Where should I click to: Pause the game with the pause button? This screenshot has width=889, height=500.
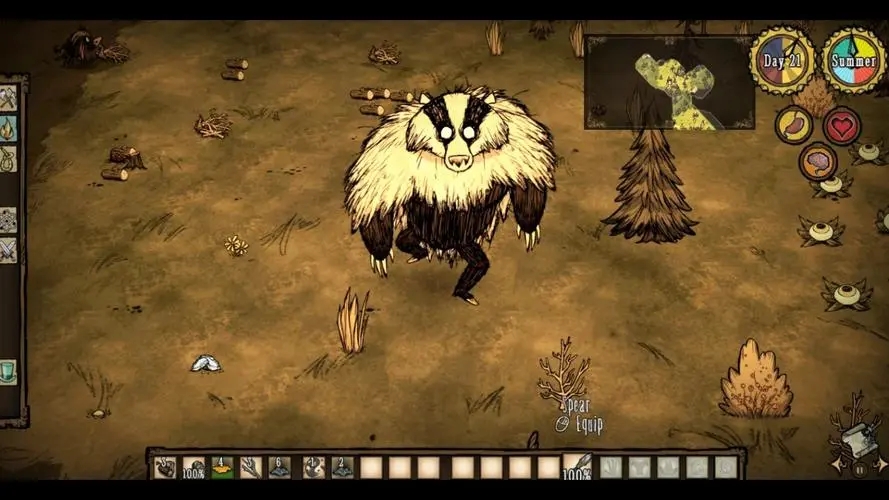[x=858, y=468]
